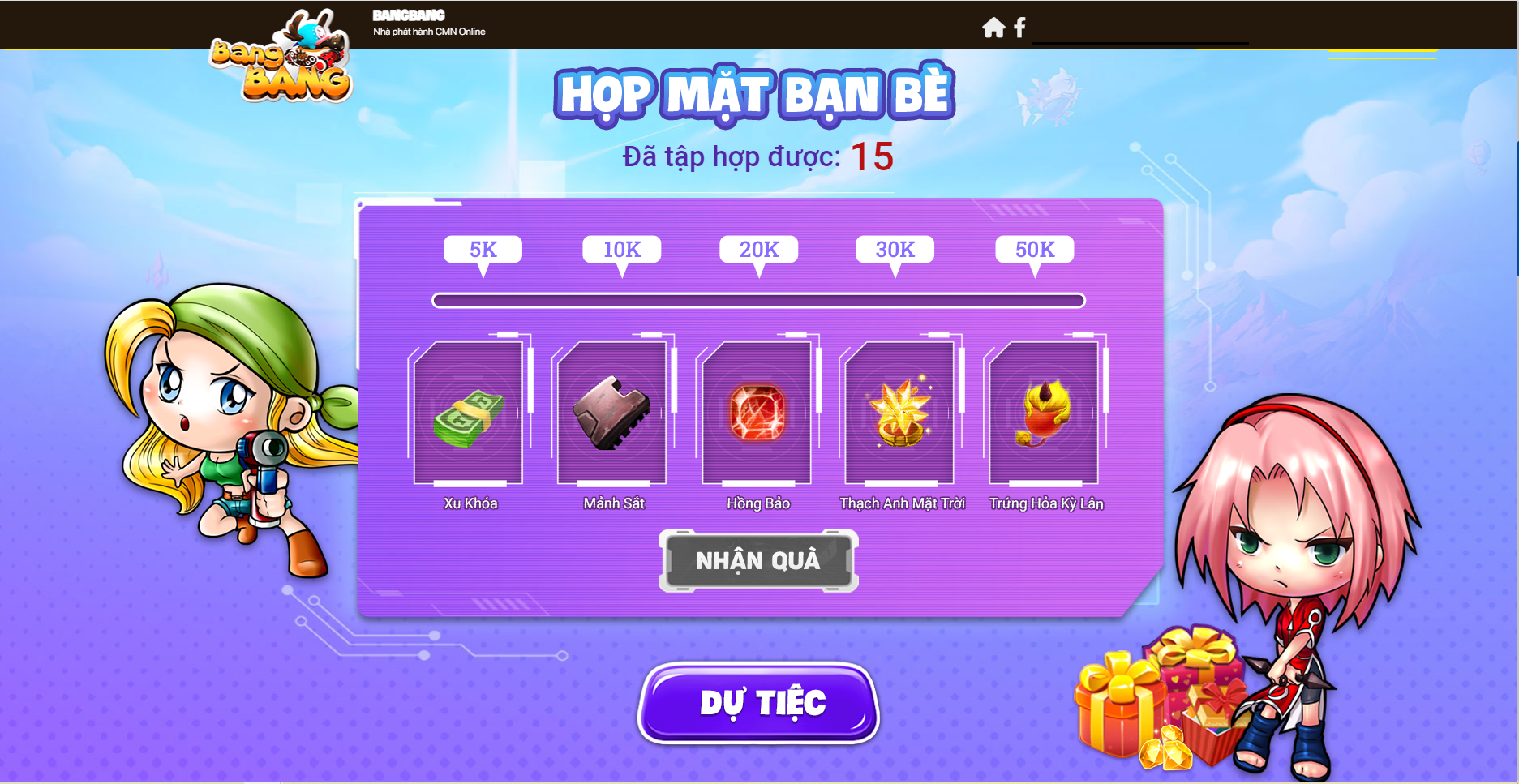Select the 10K milestone marker

tap(620, 250)
